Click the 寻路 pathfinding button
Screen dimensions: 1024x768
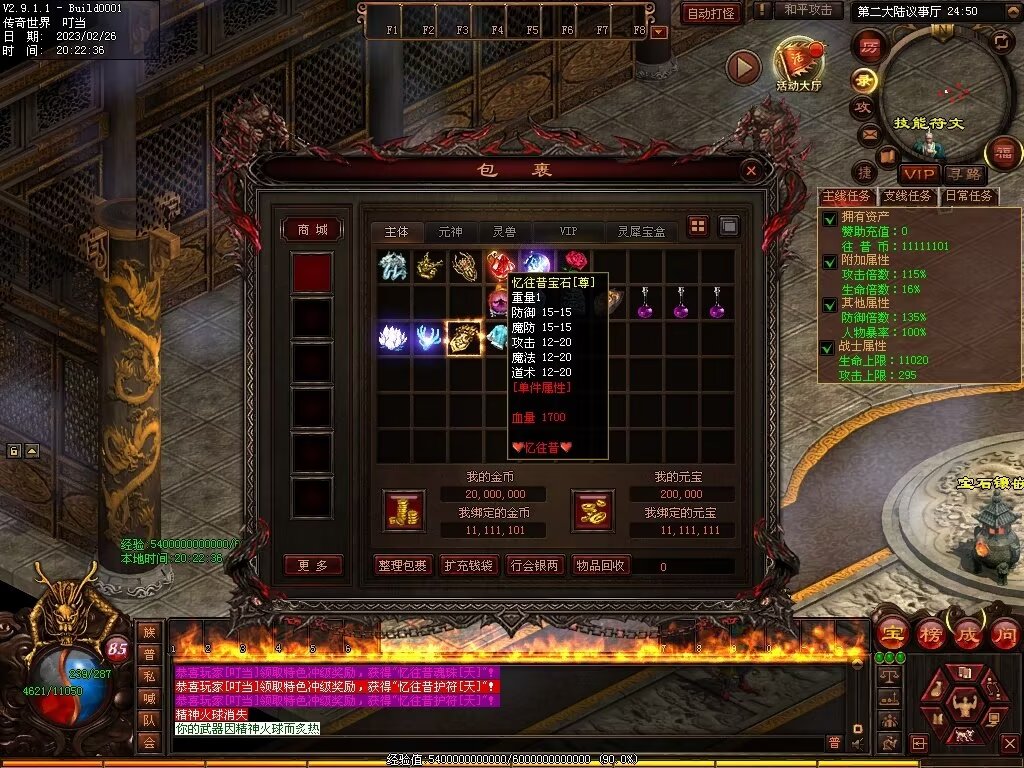(x=964, y=174)
